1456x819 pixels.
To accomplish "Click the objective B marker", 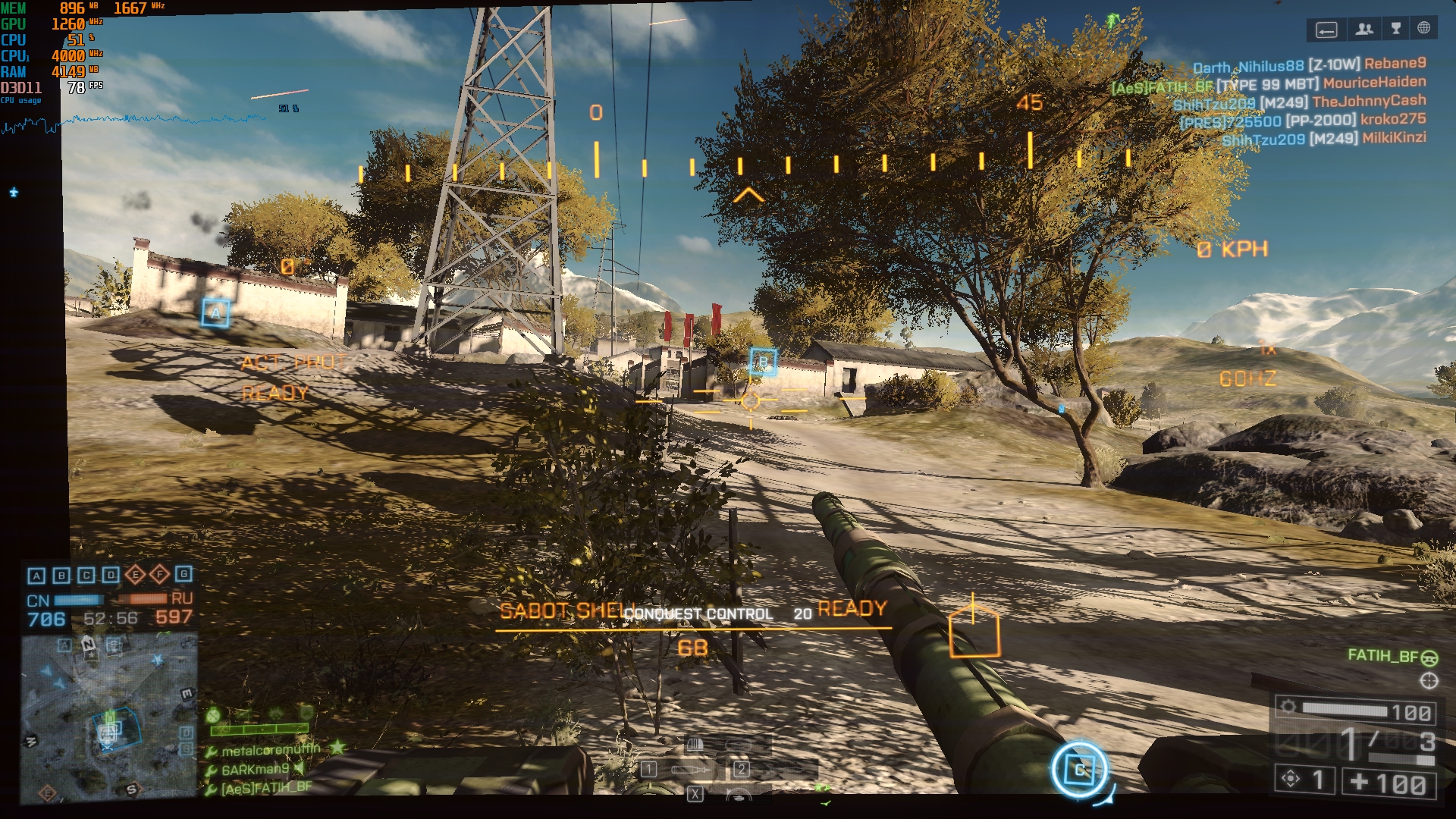I will (763, 362).
